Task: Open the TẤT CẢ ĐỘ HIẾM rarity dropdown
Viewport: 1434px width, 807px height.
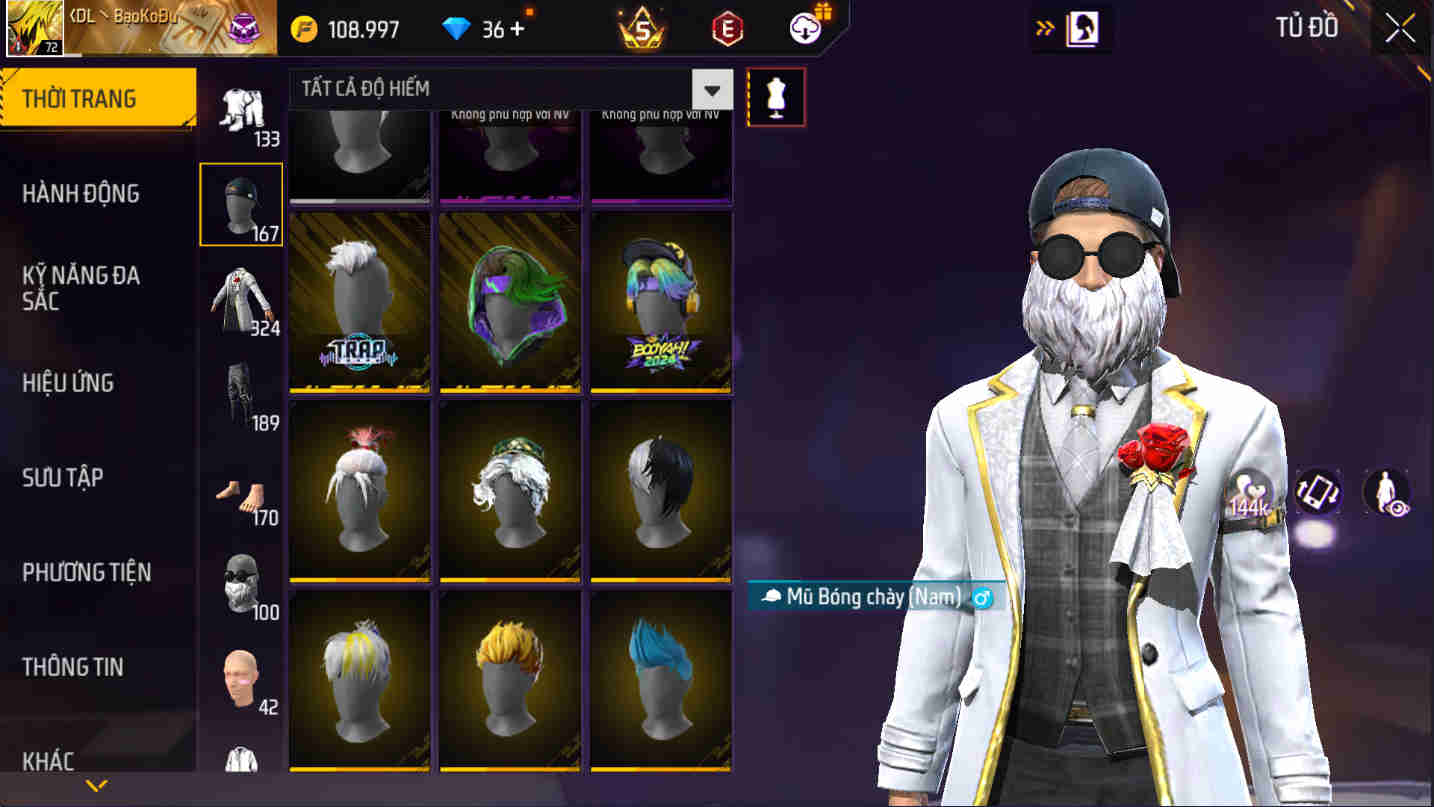Action: click(x=712, y=89)
